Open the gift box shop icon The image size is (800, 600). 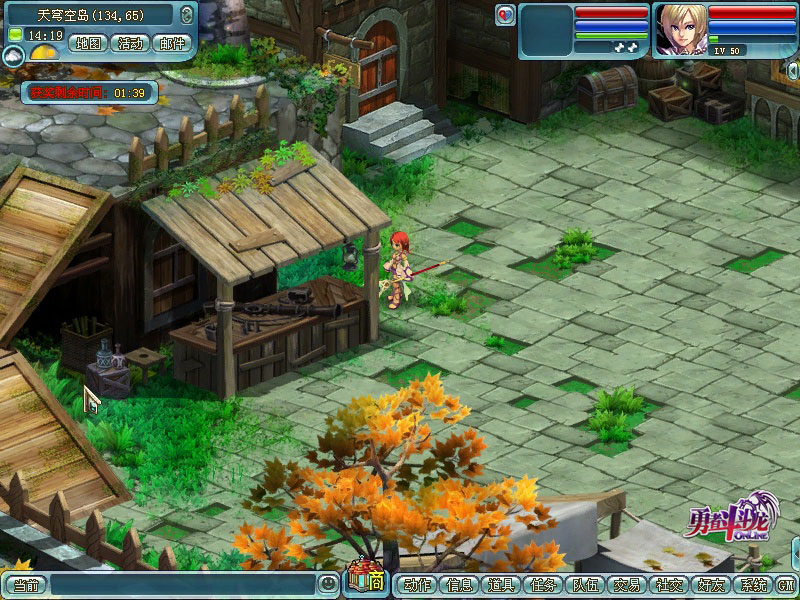pyautogui.click(x=364, y=579)
